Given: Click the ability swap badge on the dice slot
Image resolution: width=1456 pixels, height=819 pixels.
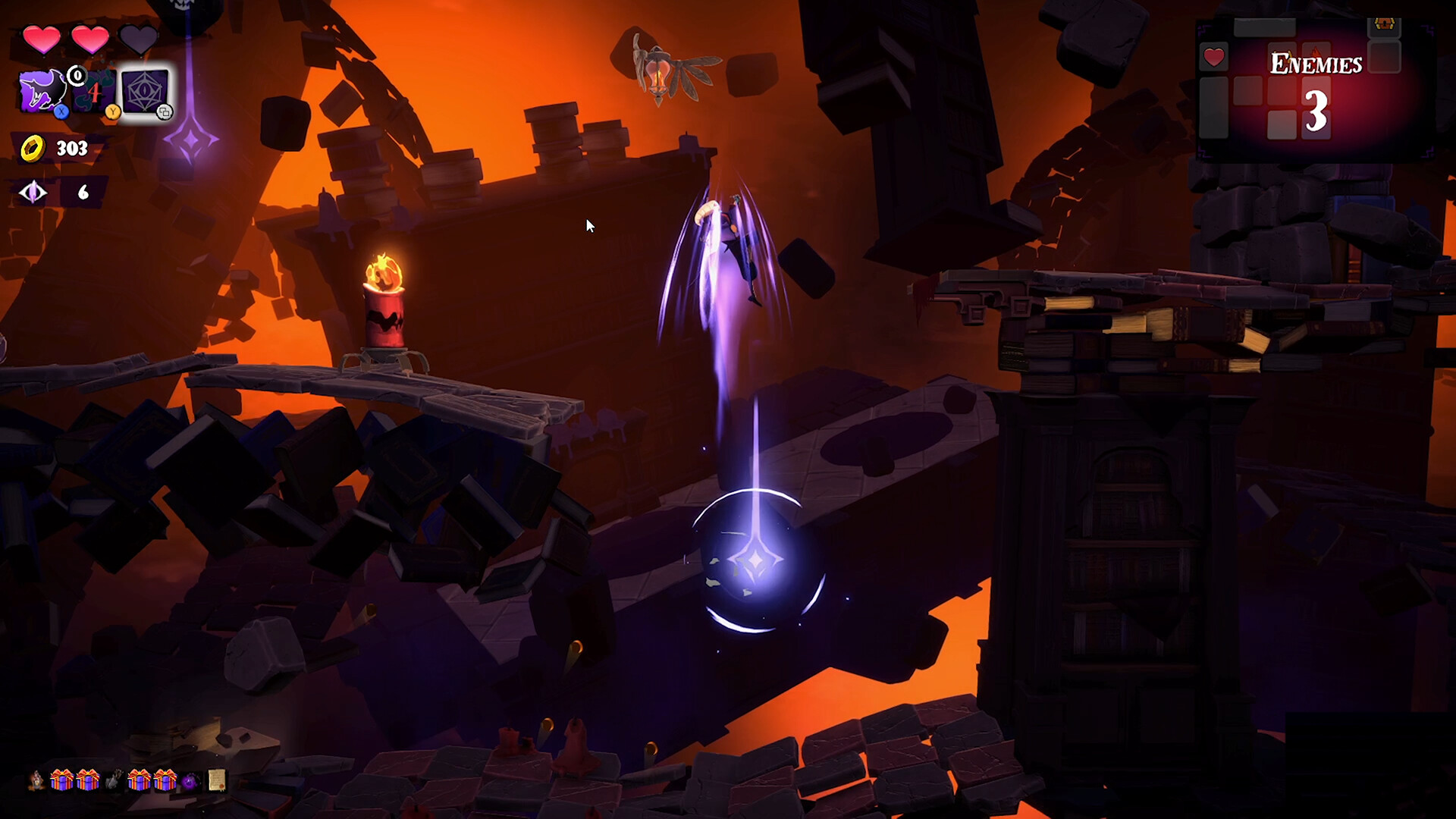Looking at the screenshot, I should pyautogui.click(x=165, y=111).
